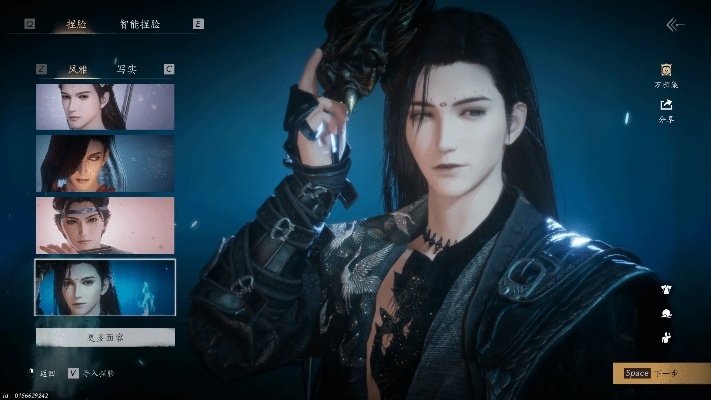This screenshot has height=400, width=711.
Task: Select the headband preset on pink background
Action: pos(105,224)
